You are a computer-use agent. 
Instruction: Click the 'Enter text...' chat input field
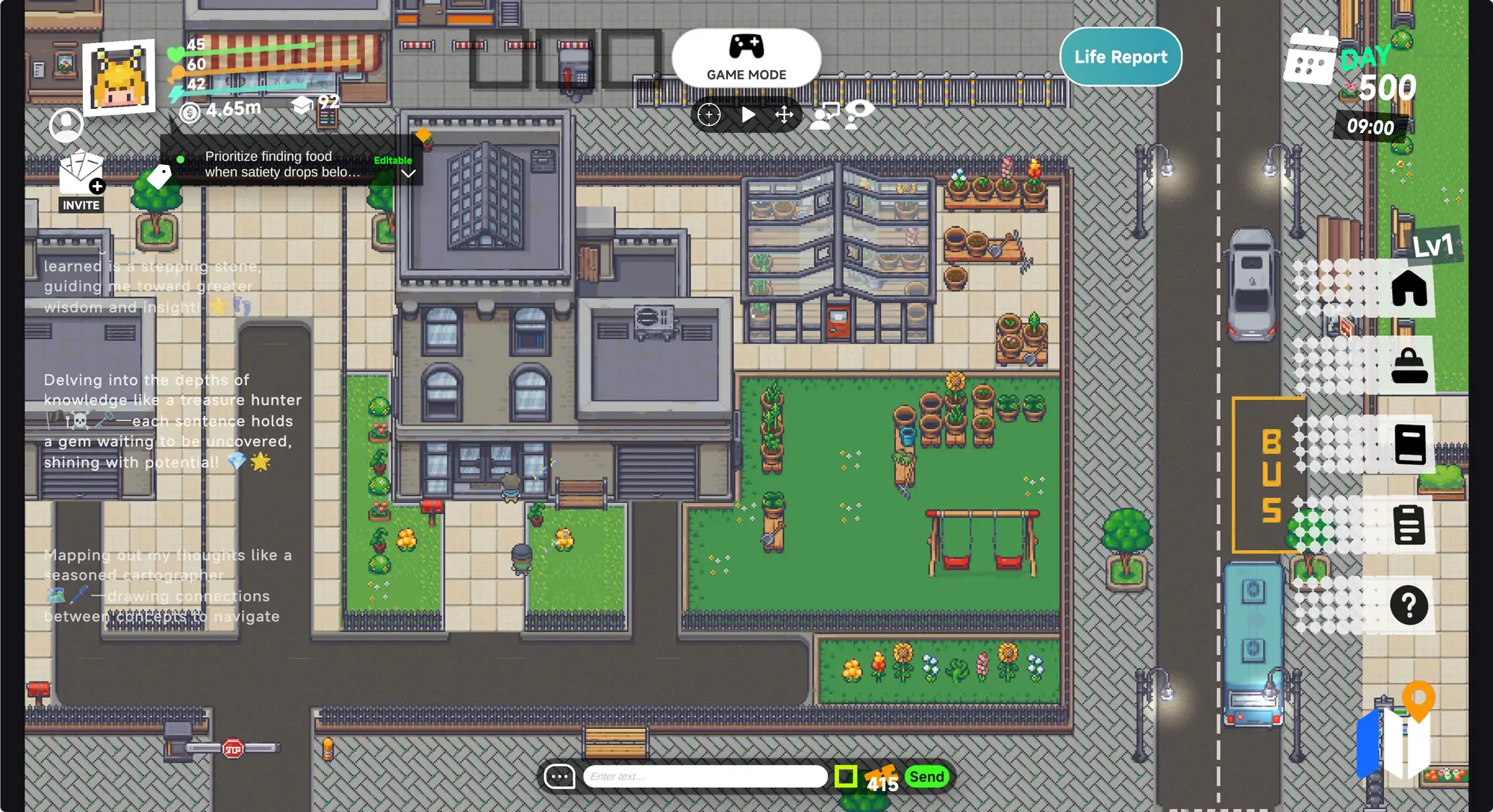(x=705, y=776)
